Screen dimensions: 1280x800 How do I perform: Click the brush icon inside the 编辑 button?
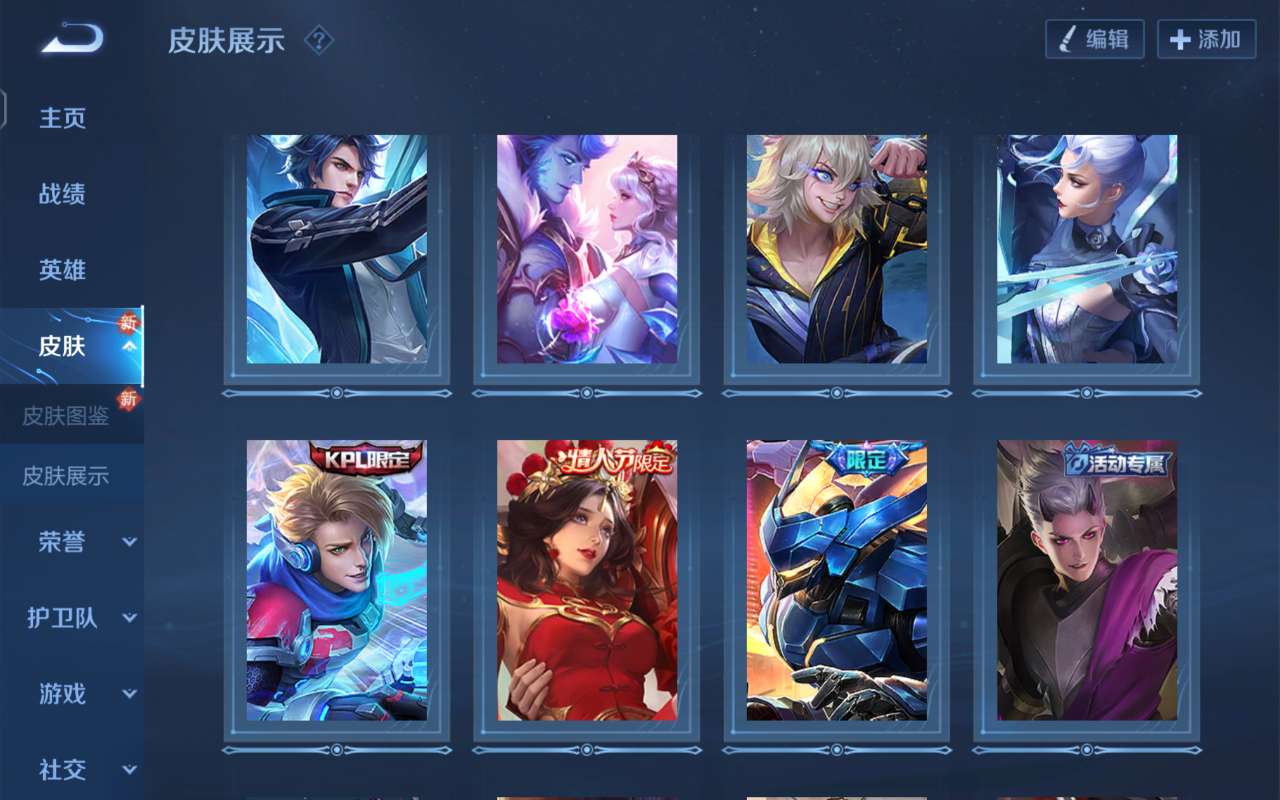(1068, 40)
